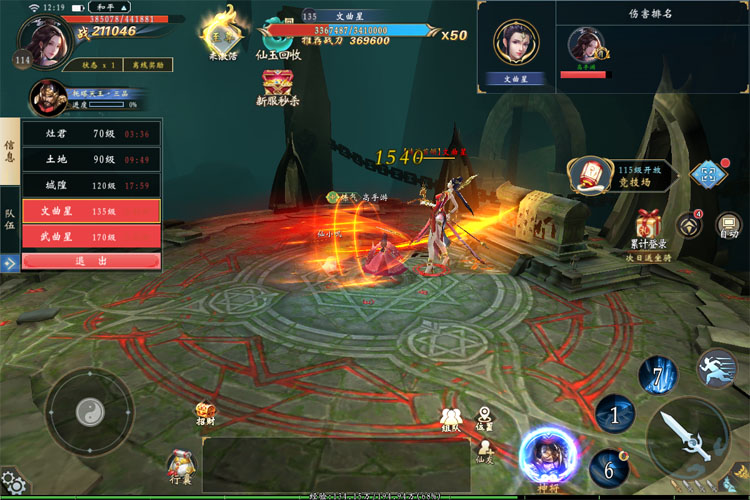
Task: Activate the sprint dash skill icon
Action: coord(717,369)
